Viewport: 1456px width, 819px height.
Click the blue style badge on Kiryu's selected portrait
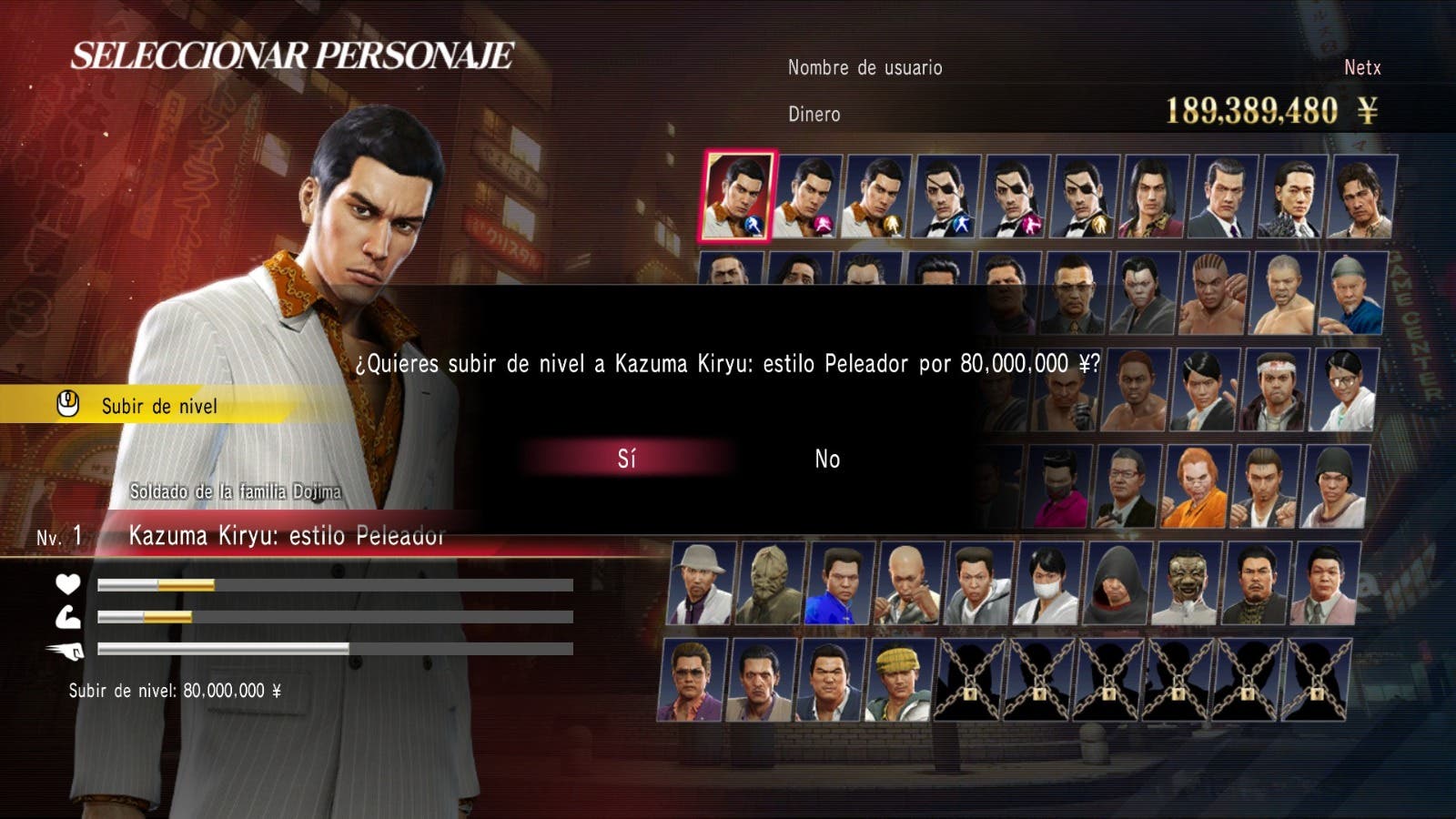754,227
